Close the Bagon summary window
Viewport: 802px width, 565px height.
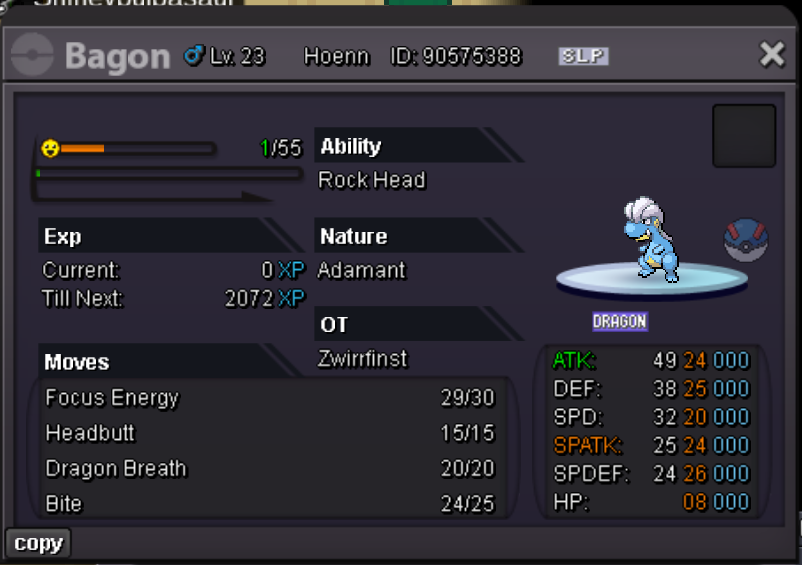coord(772,54)
